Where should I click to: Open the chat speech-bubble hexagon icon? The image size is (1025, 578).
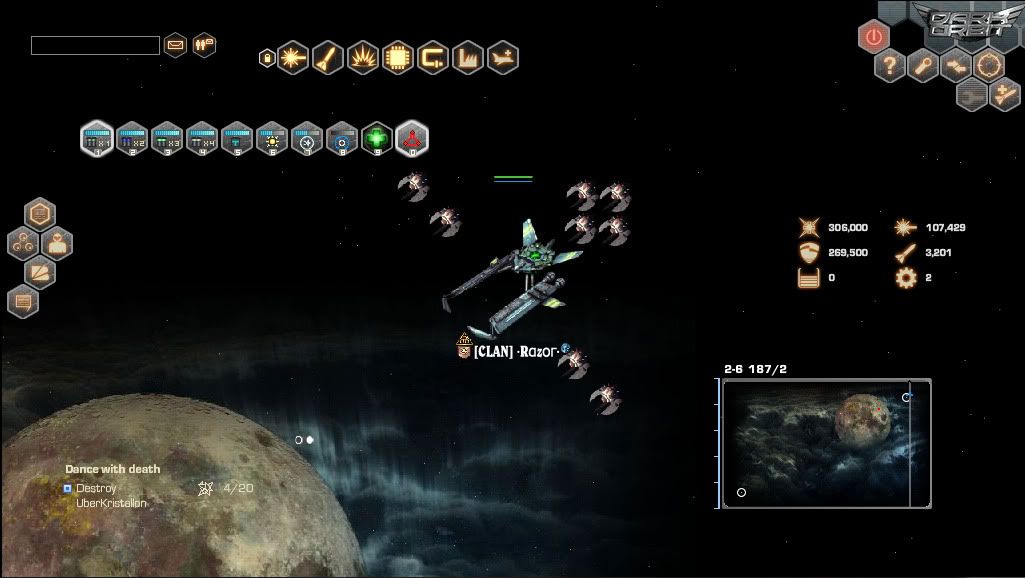pos(23,300)
